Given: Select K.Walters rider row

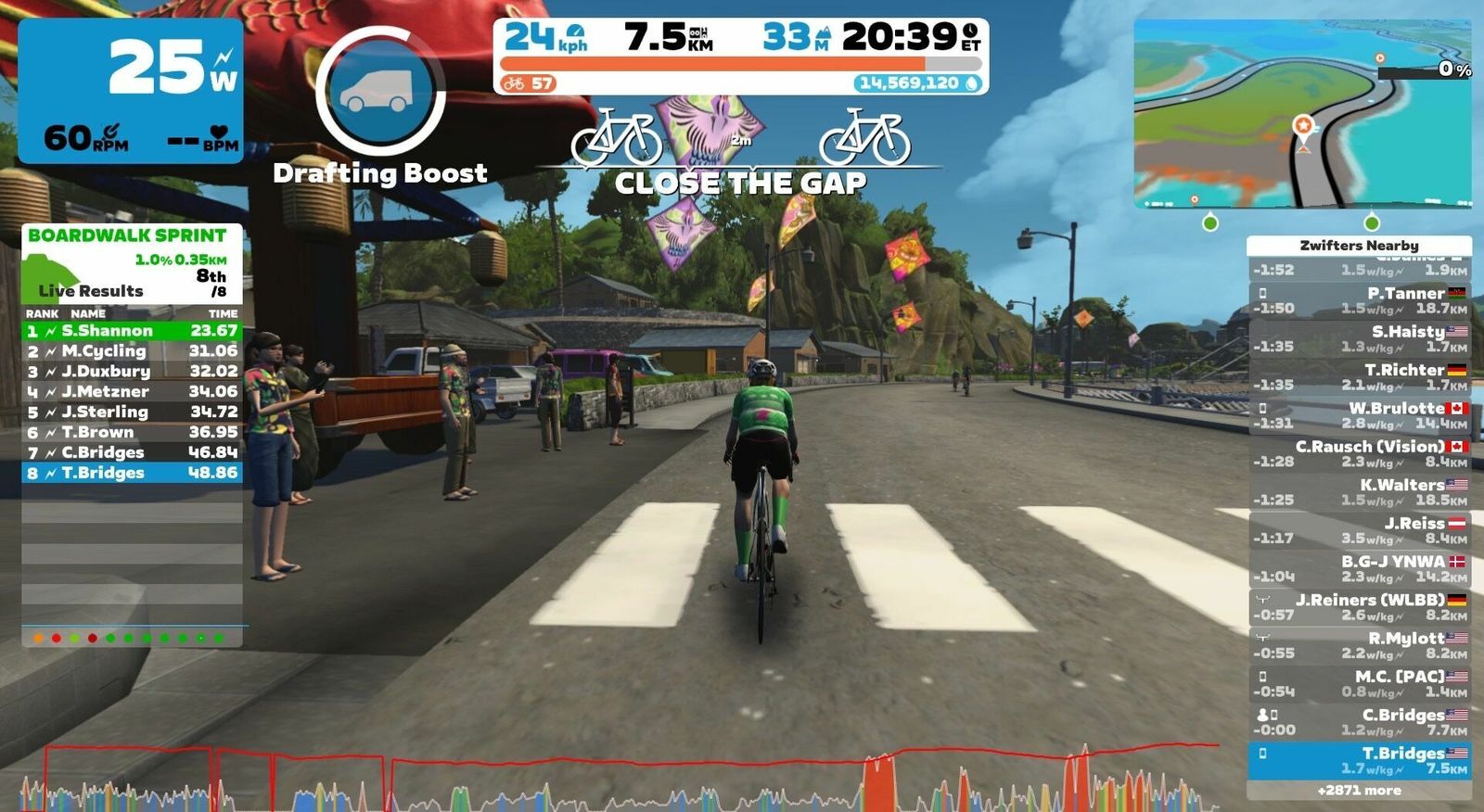Looking at the screenshot, I should [1359, 492].
